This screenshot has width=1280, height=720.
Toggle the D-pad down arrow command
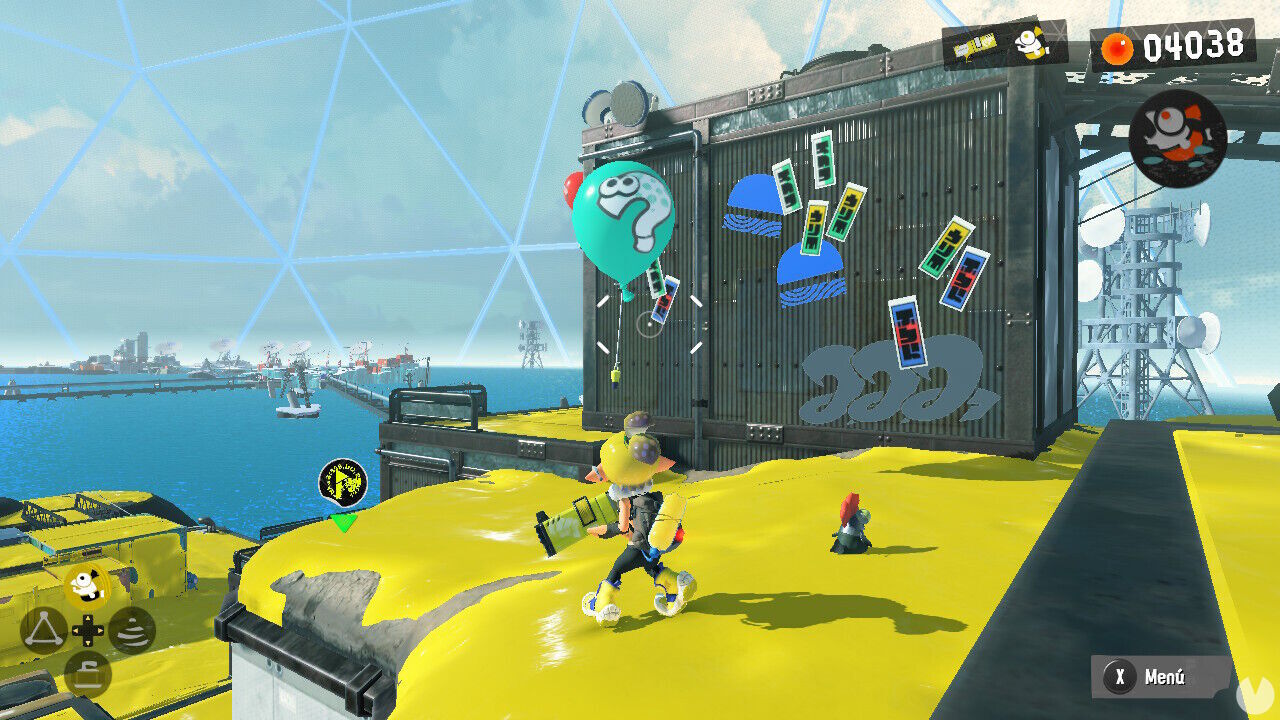click(x=89, y=643)
